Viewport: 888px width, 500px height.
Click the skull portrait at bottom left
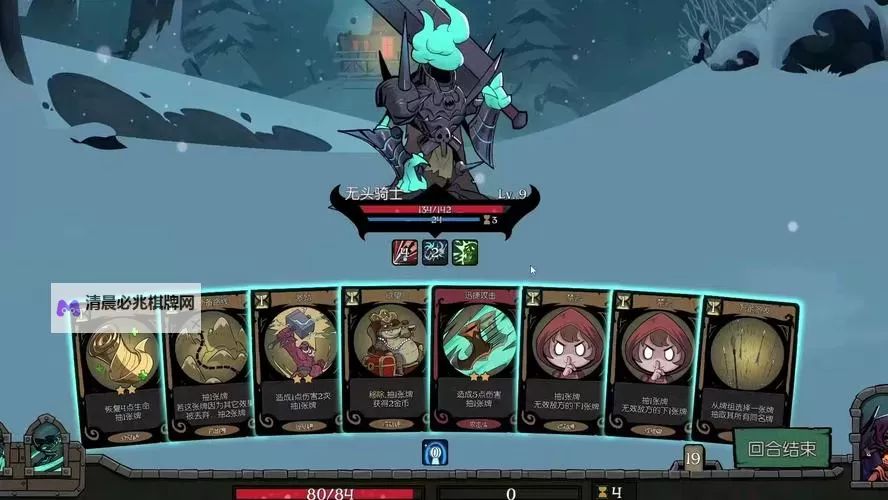tap(43, 443)
